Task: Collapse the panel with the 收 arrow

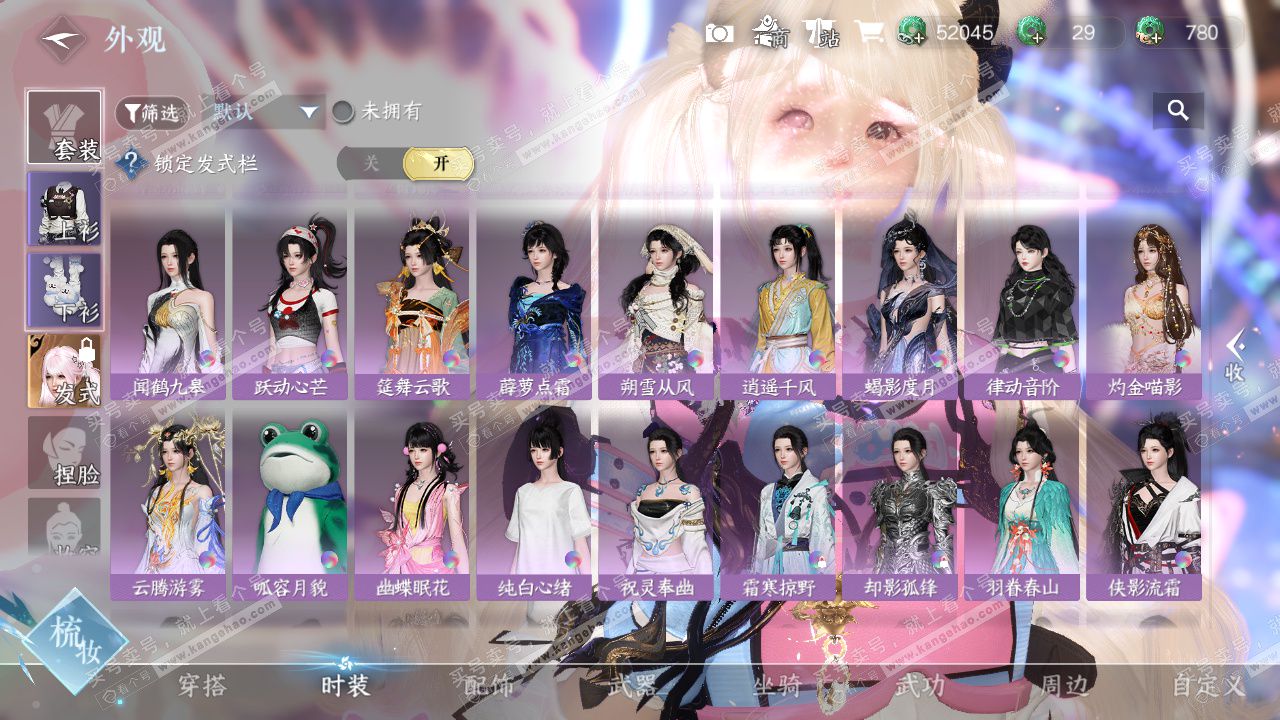Action: (1235, 356)
